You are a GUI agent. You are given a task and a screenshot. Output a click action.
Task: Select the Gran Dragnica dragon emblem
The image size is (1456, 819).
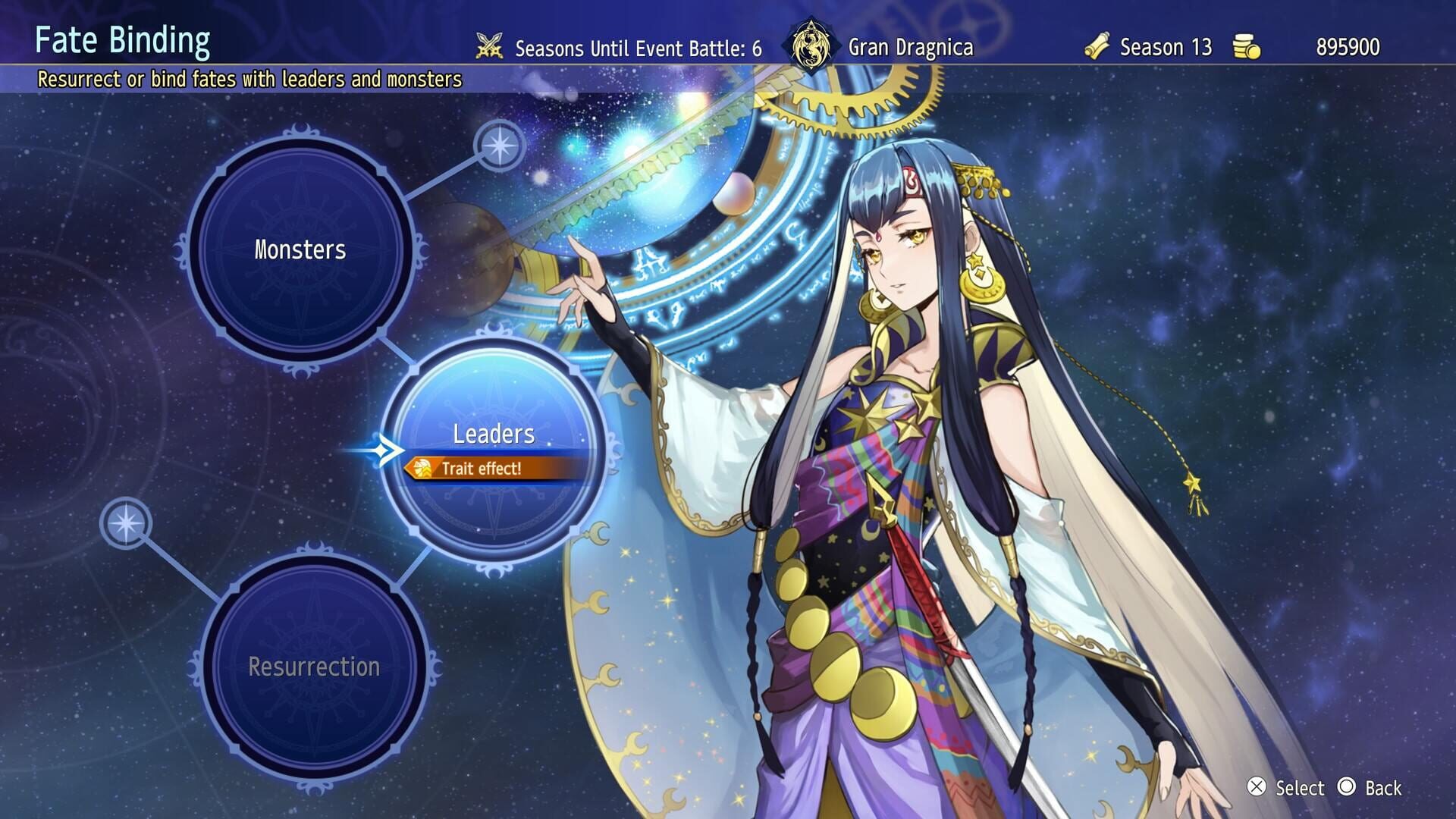(x=812, y=45)
